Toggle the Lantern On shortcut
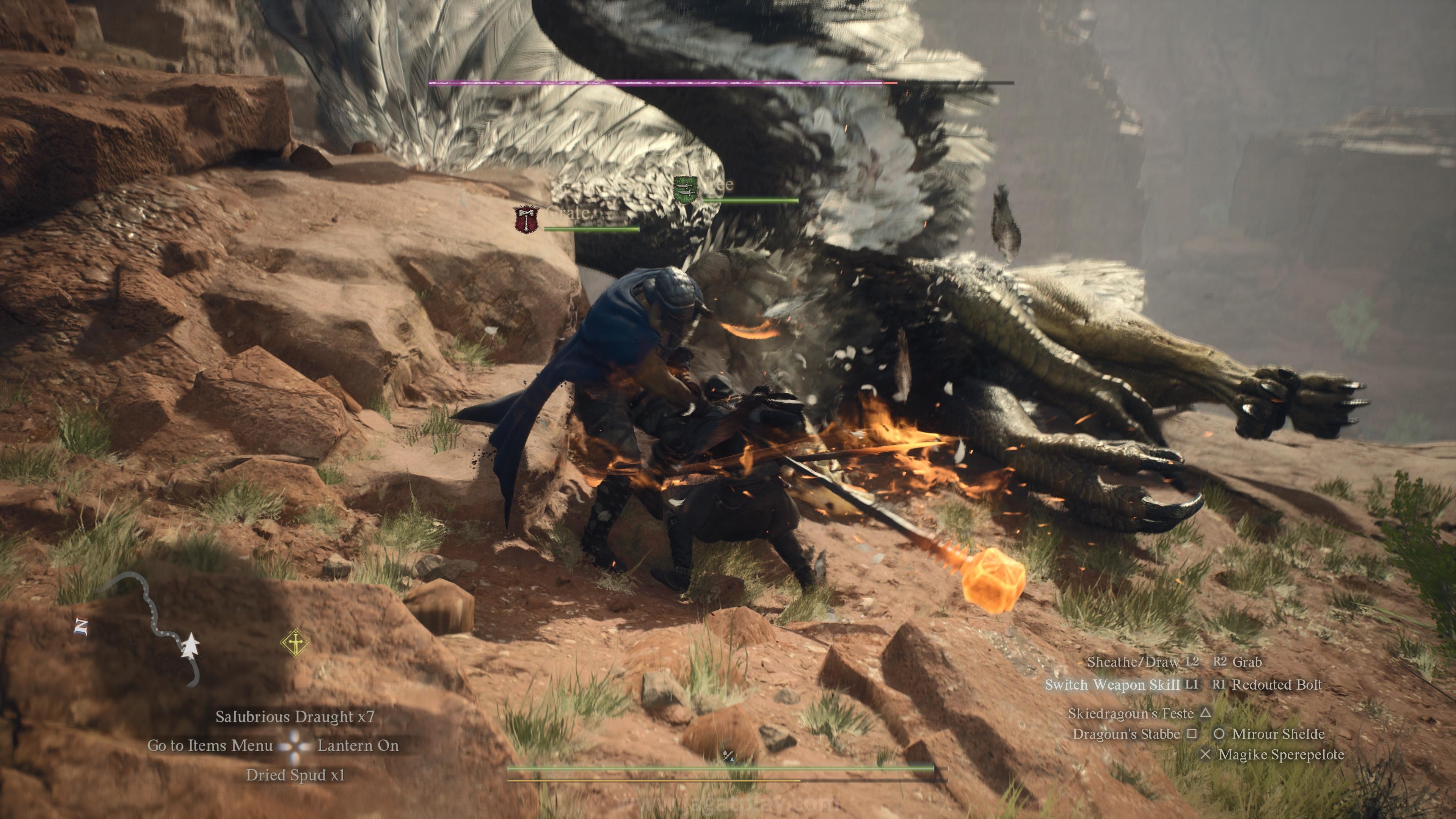This screenshot has height=819, width=1456. tap(358, 745)
